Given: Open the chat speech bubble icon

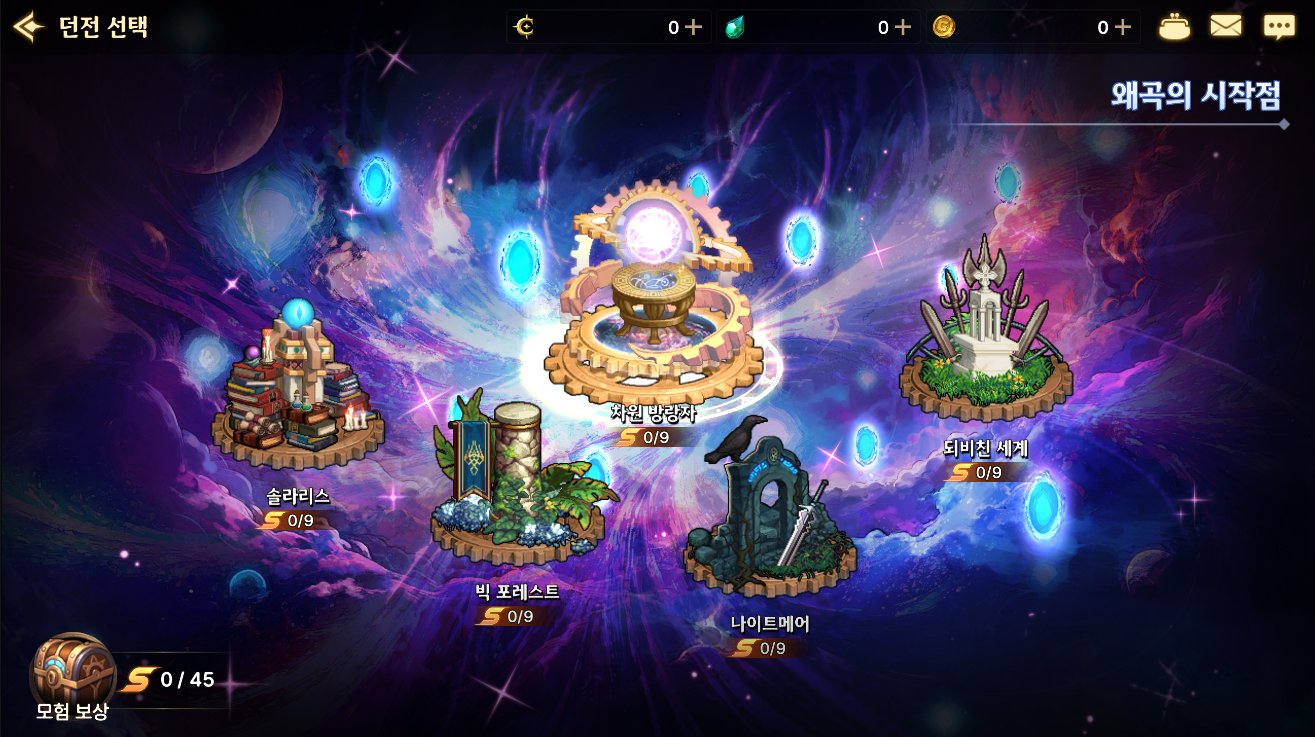Looking at the screenshot, I should coord(1279,27).
